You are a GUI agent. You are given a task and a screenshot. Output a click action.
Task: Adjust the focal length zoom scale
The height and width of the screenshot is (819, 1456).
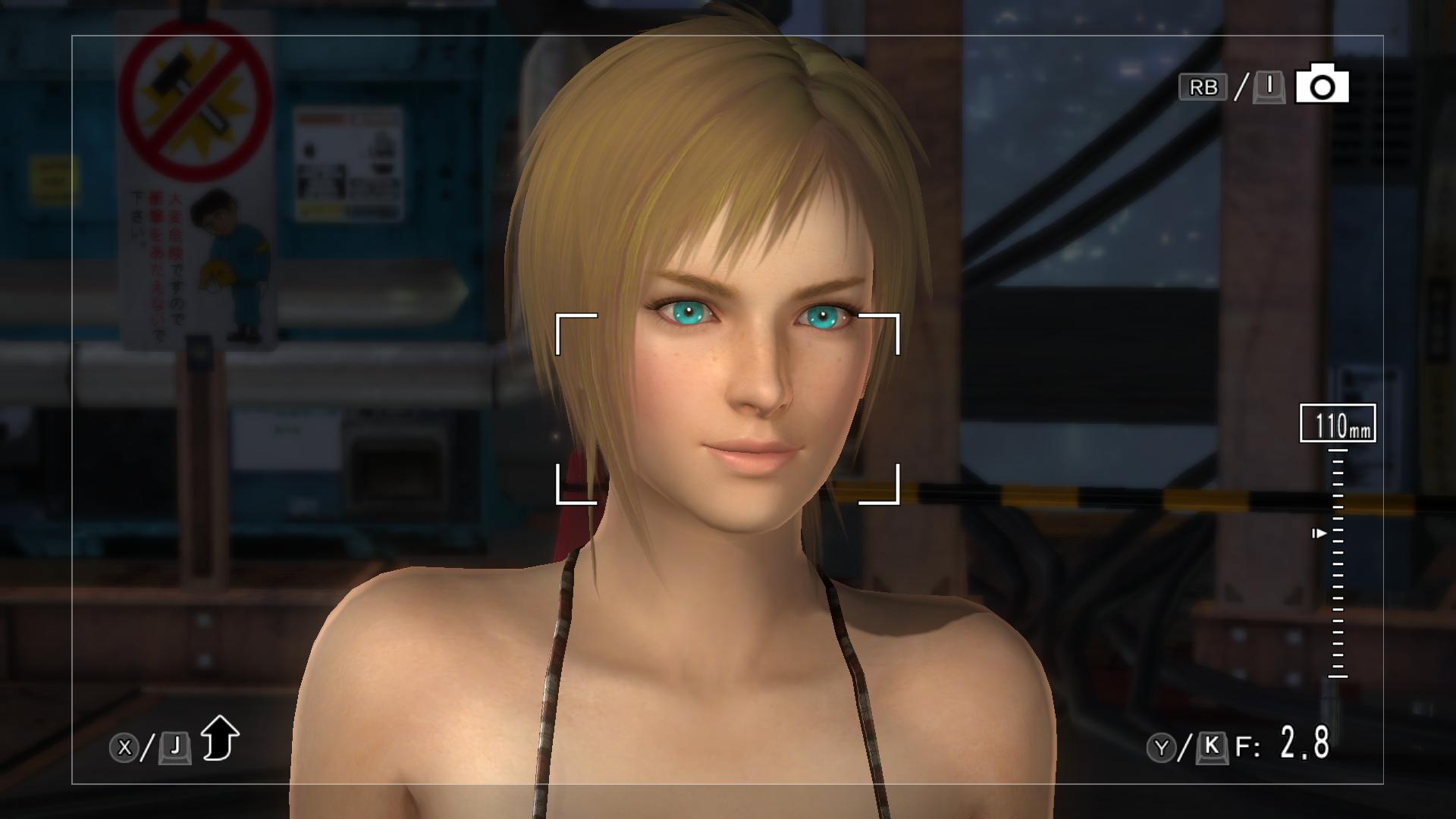coord(1337,563)
